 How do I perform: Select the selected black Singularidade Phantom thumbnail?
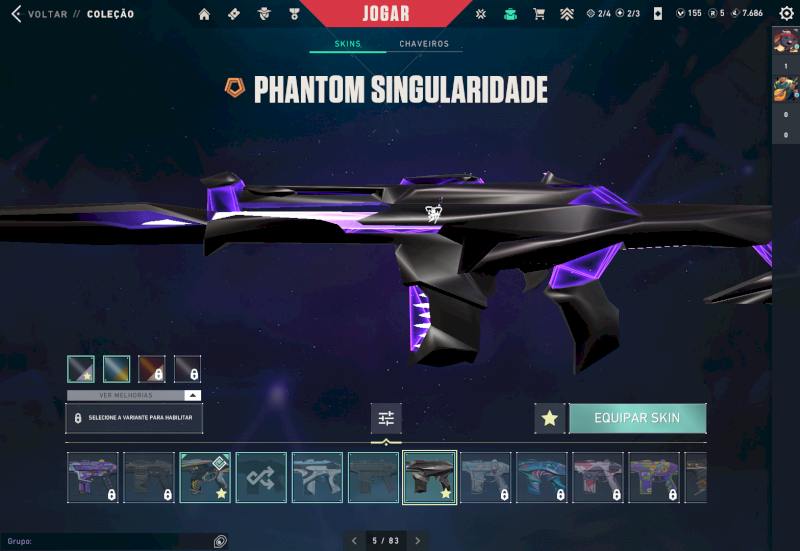coord(429,477)
